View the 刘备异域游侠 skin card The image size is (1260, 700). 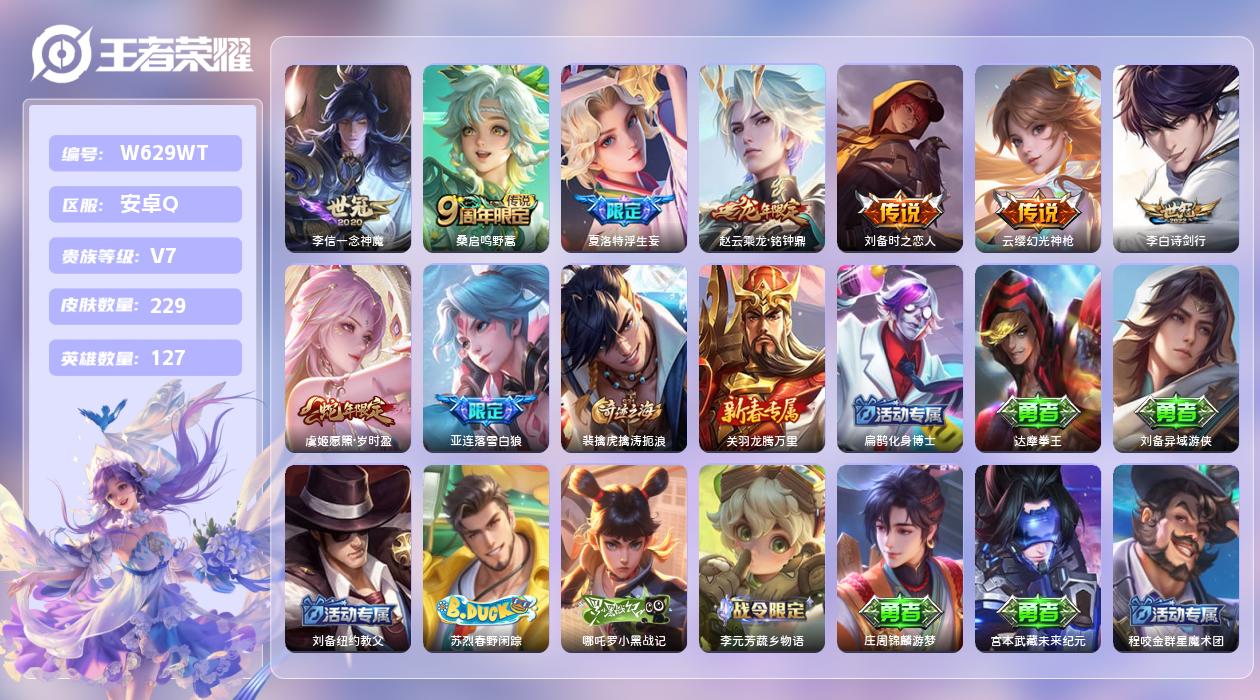click(x=1176, y=358)
